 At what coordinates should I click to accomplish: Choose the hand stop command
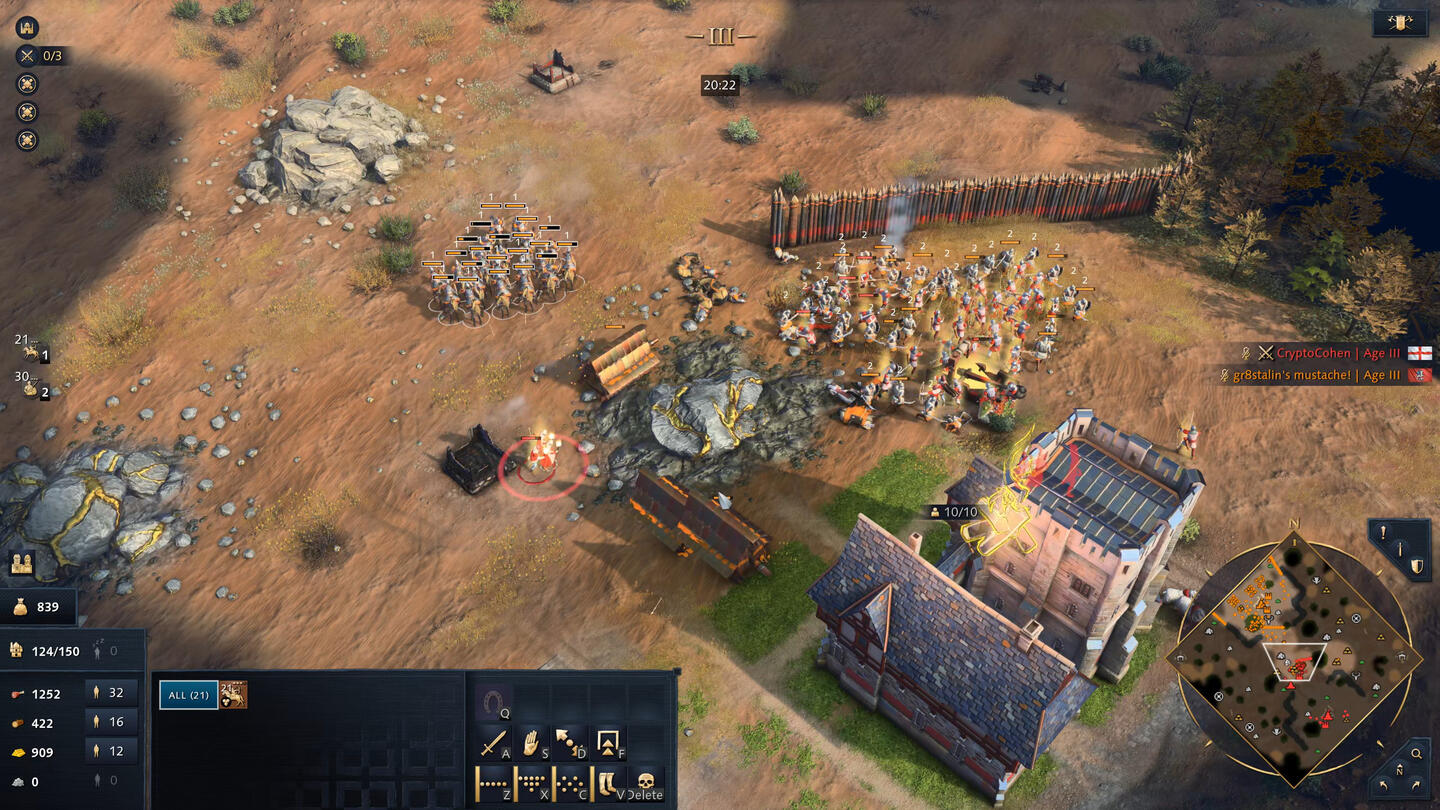point(532,743)
